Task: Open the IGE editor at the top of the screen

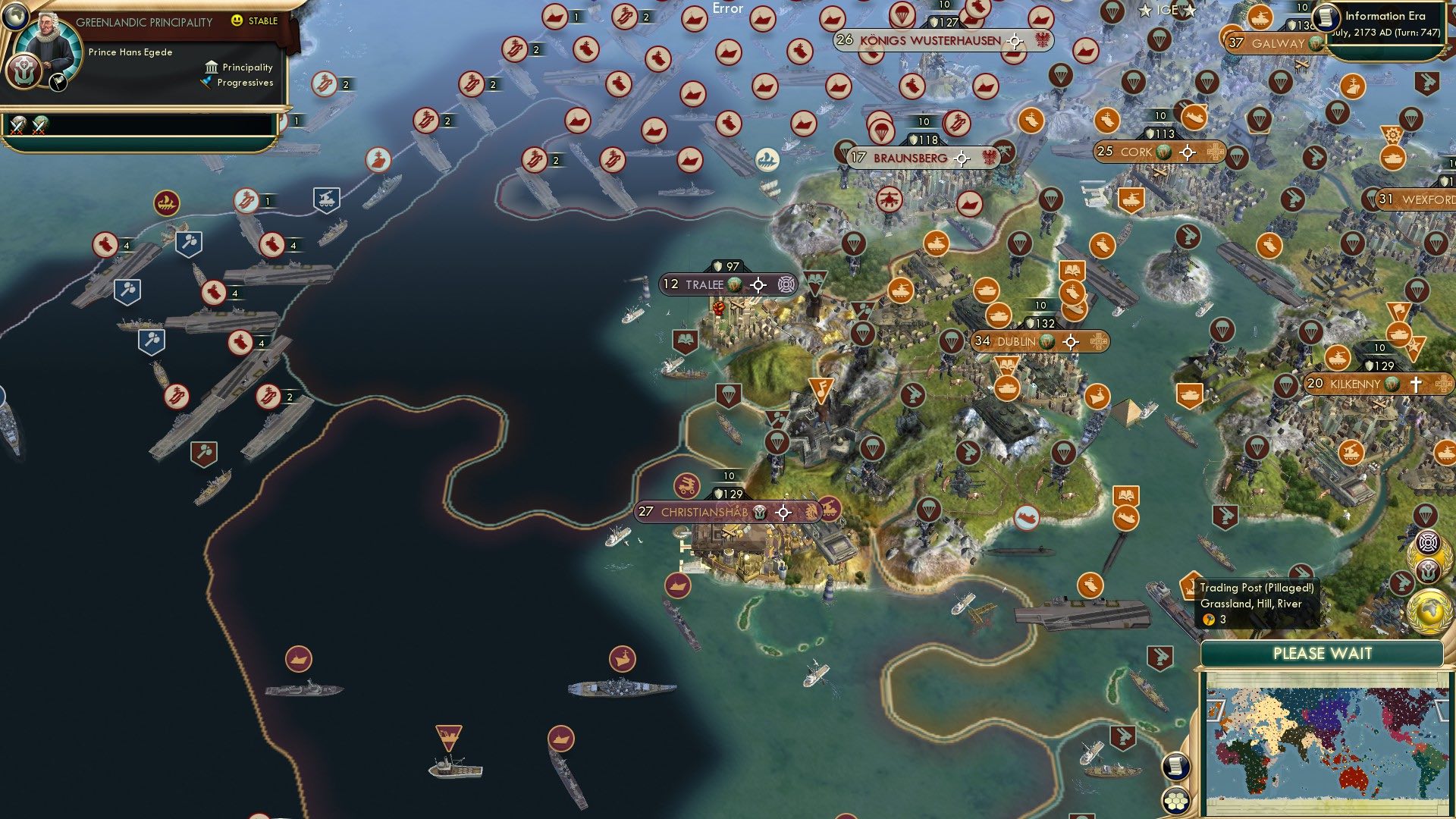Action: click(1168, 11)
